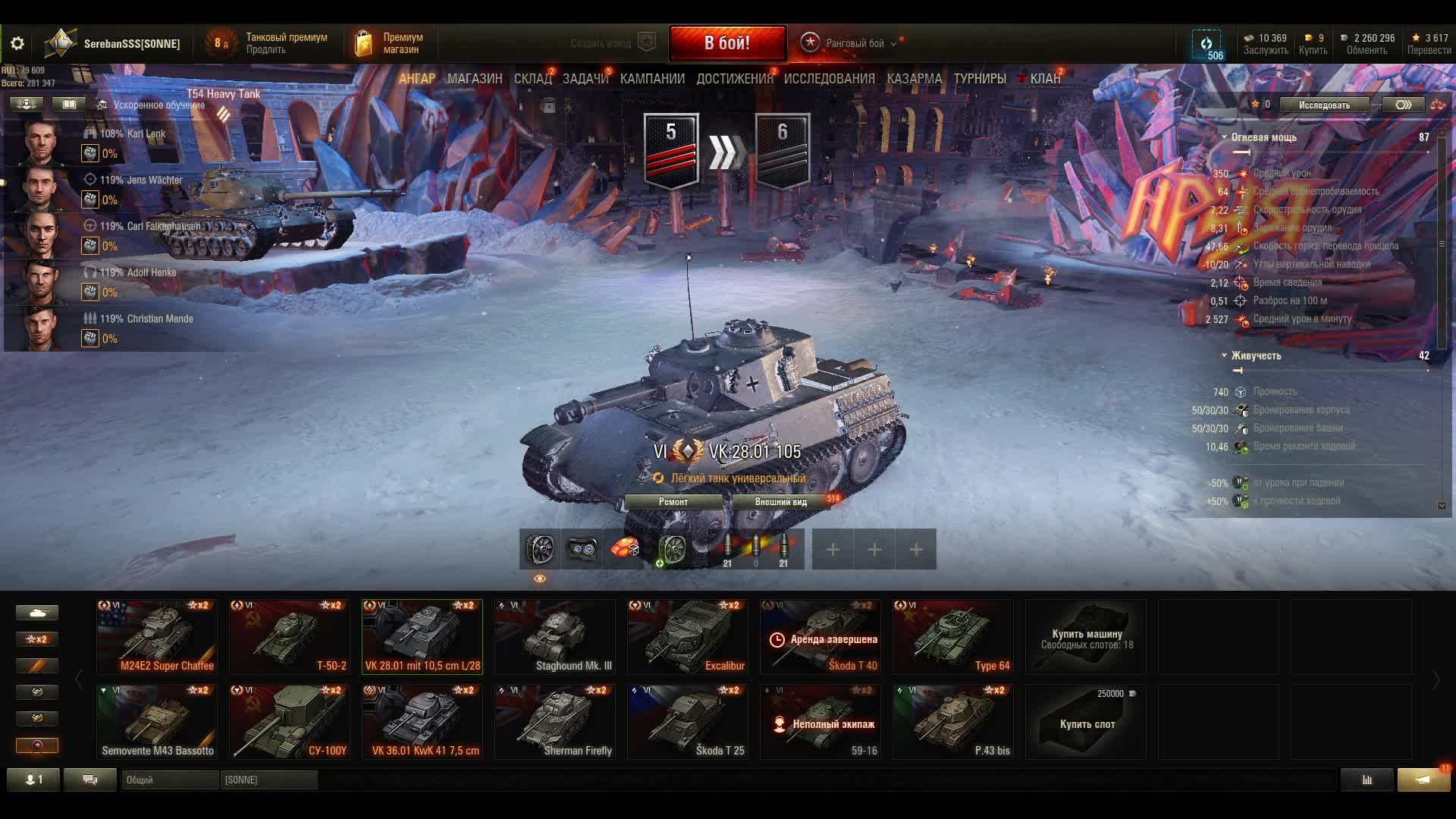Image resolution: width=1456 pixels, height=819 pixels.
Task: Open the СКЛАД tab
Action: [x=532, y=79]
